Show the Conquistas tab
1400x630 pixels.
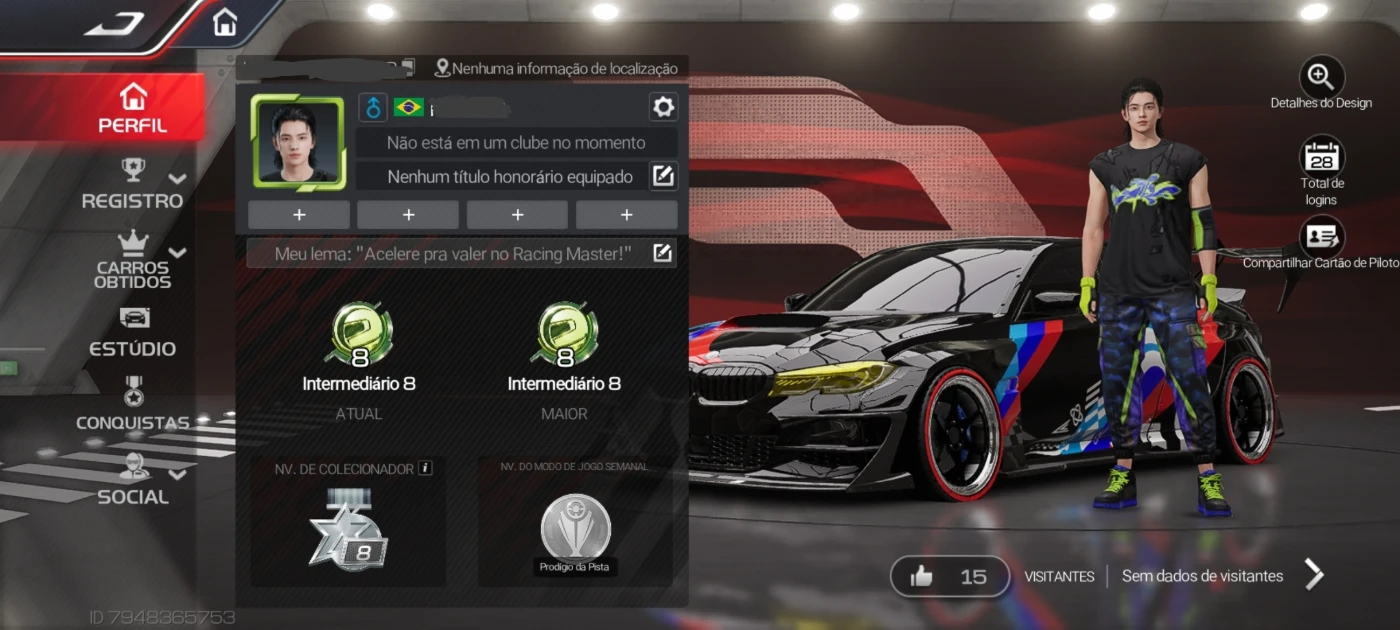pos(133,406)
